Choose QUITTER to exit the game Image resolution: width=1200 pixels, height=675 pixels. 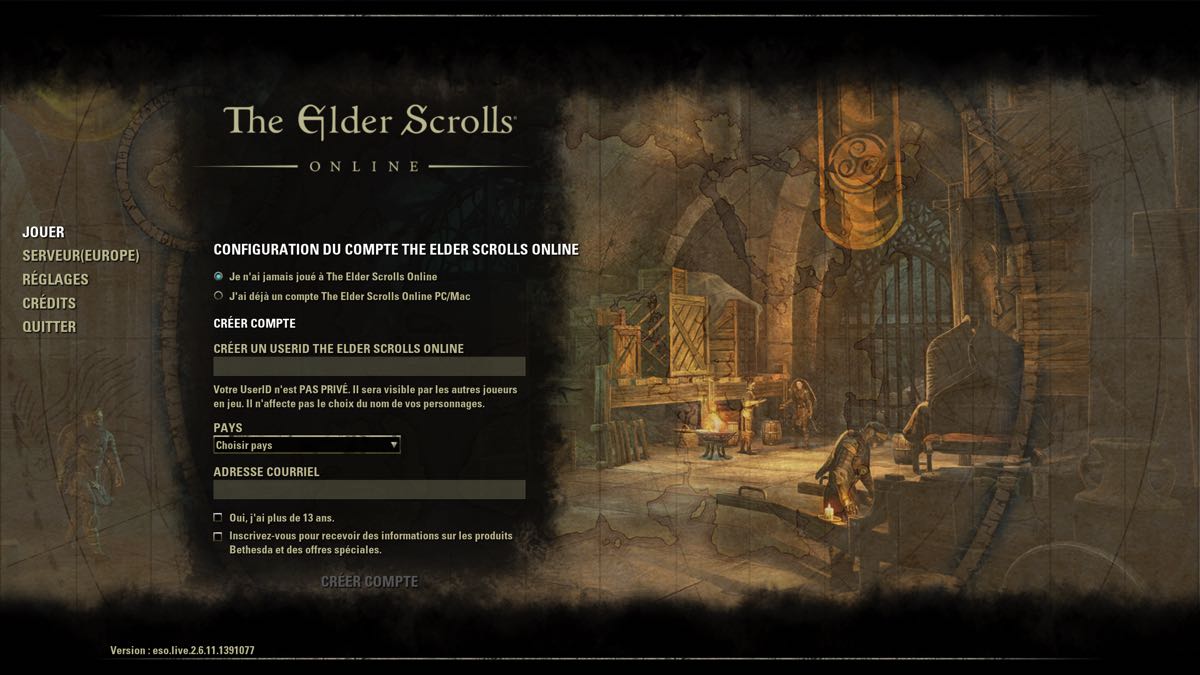pyautogui.click(x=49, y=327)
